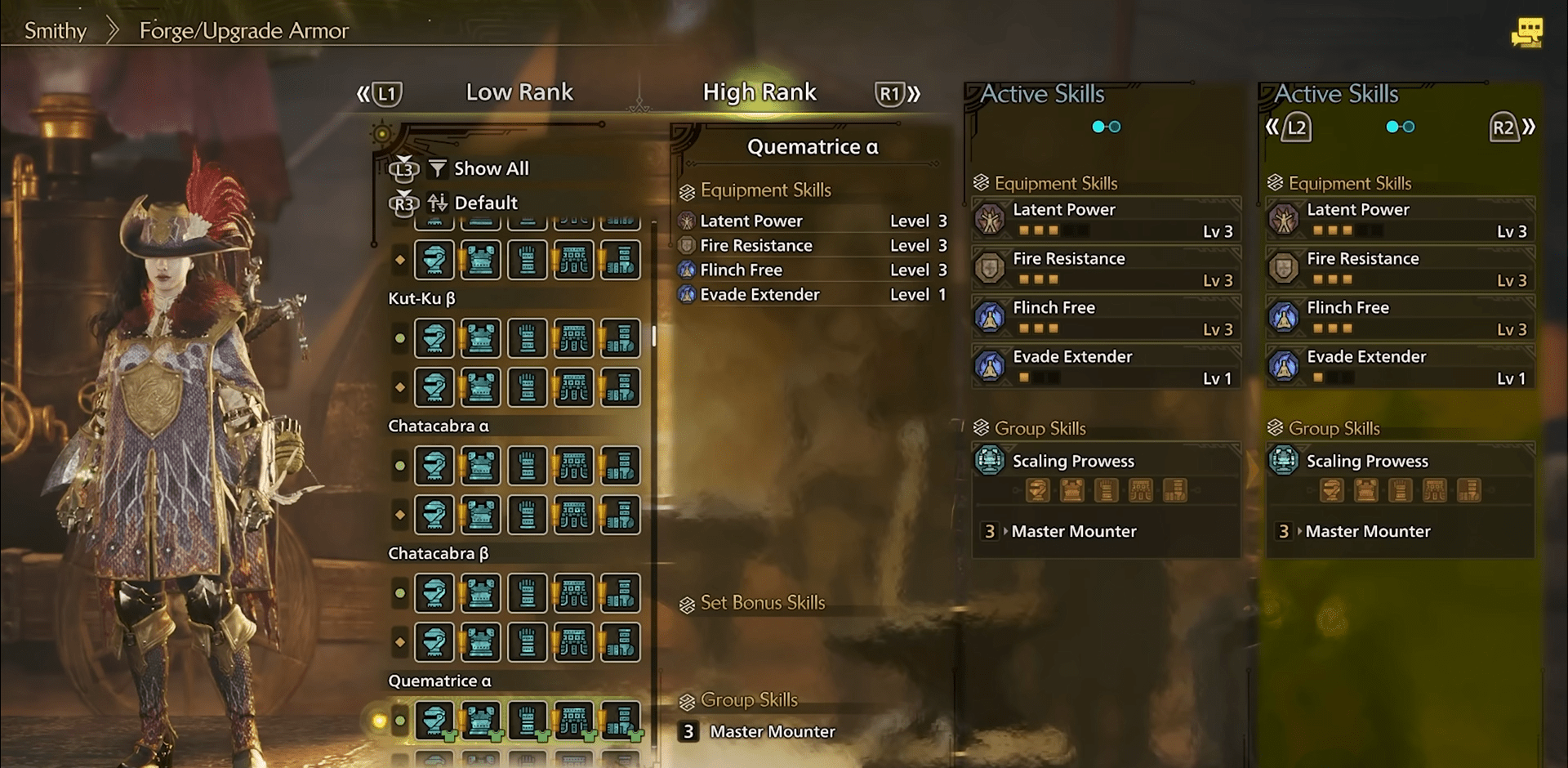Viewport: 1568px width, 768px height.
Task: Click the Evade Extender skill icon
Action: pos(991,366)
